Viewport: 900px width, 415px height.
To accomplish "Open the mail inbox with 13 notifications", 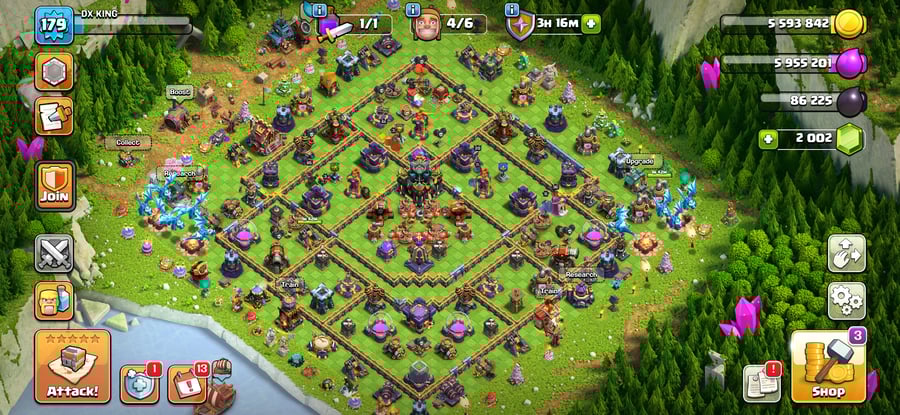I will (x=186, y=383).
